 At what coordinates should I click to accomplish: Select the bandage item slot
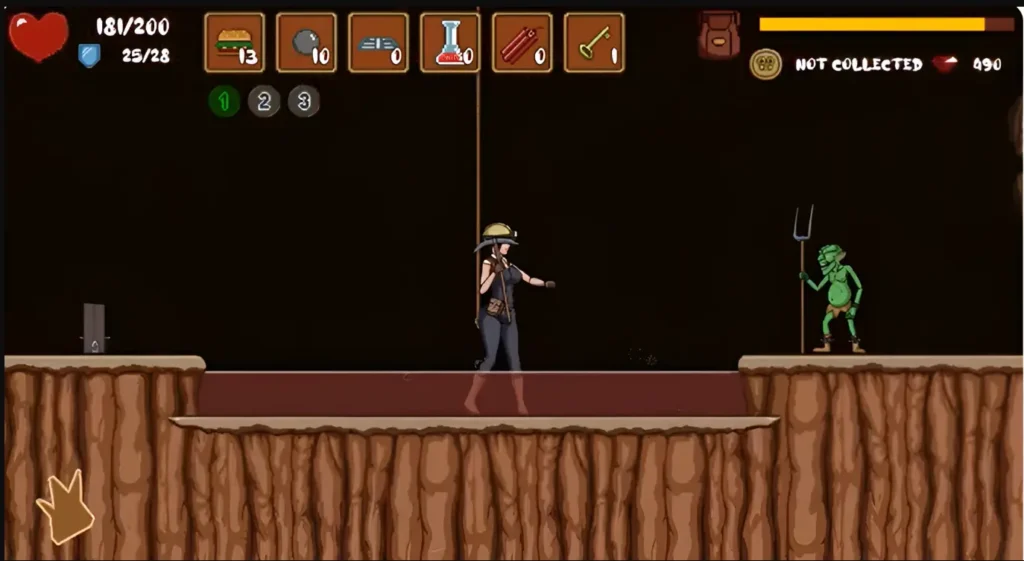378,43
